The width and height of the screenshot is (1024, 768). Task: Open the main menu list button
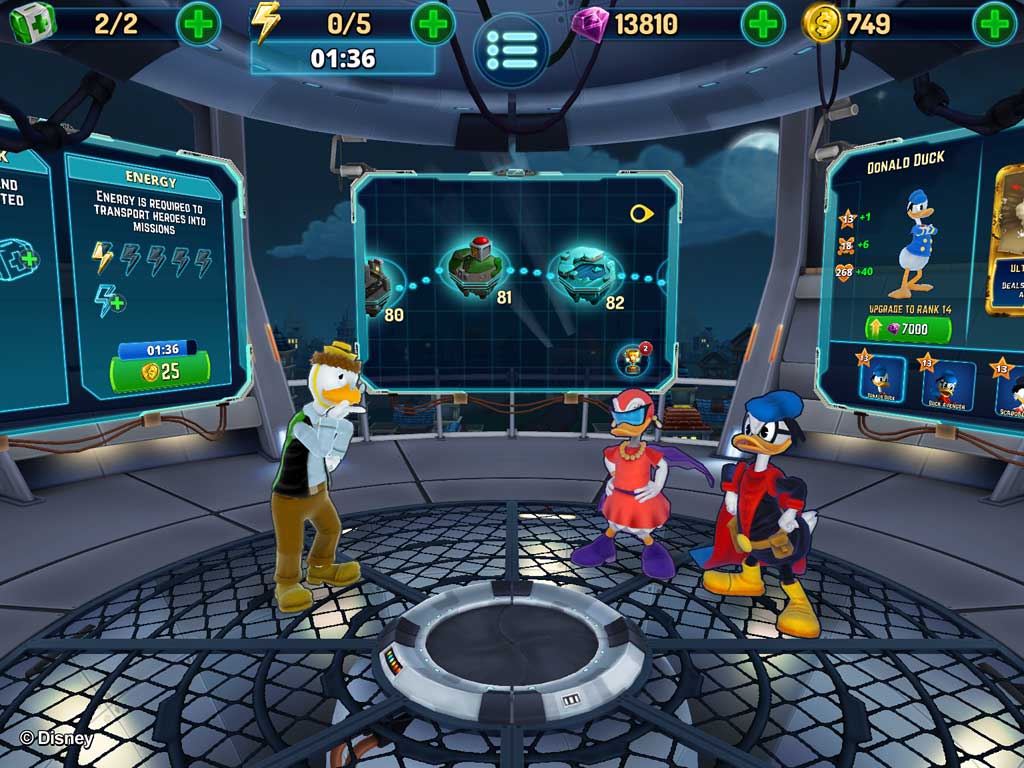pyautogui.click(x=511, y=45)
